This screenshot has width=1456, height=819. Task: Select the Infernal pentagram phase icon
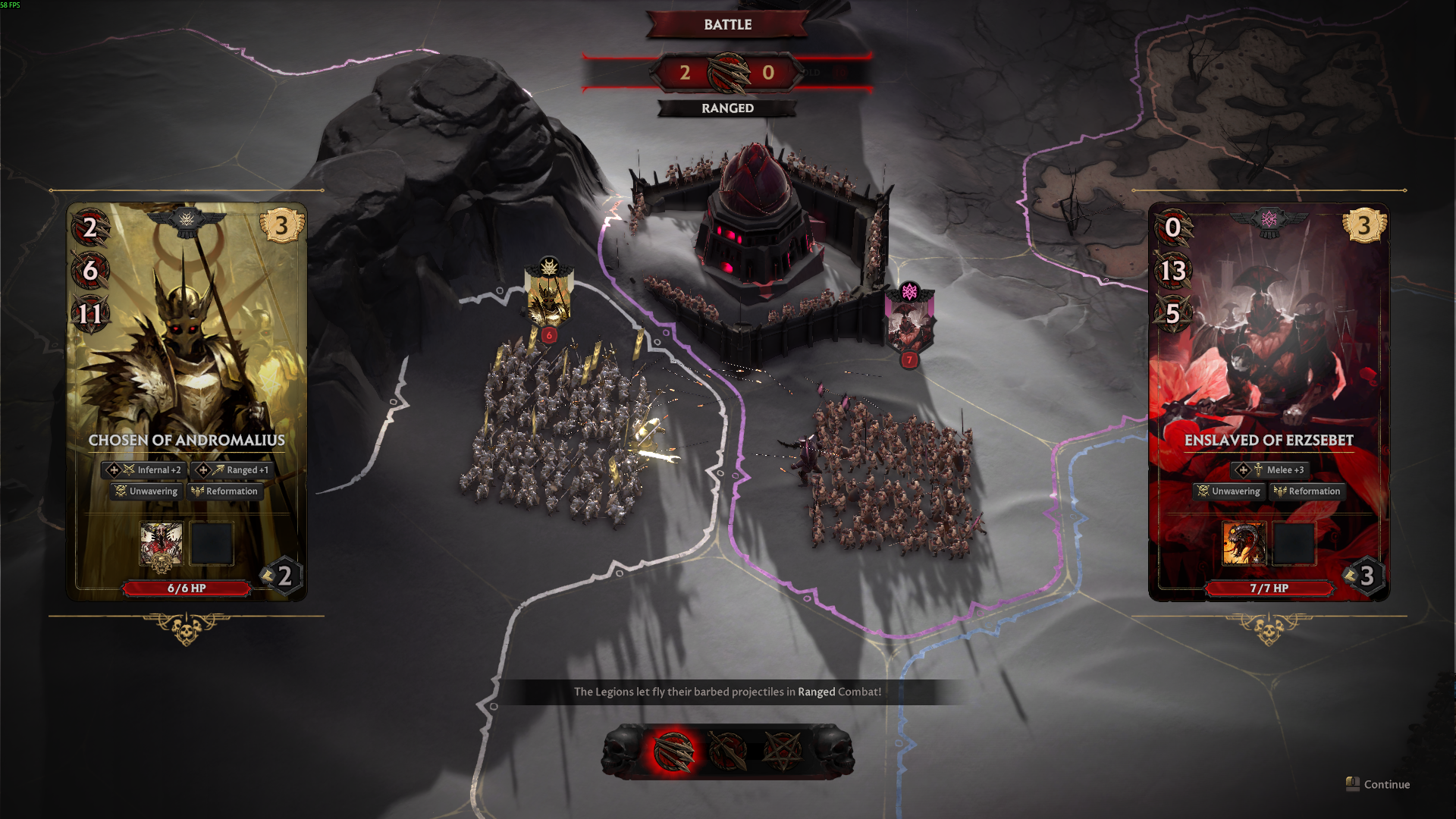coord(782,752)
